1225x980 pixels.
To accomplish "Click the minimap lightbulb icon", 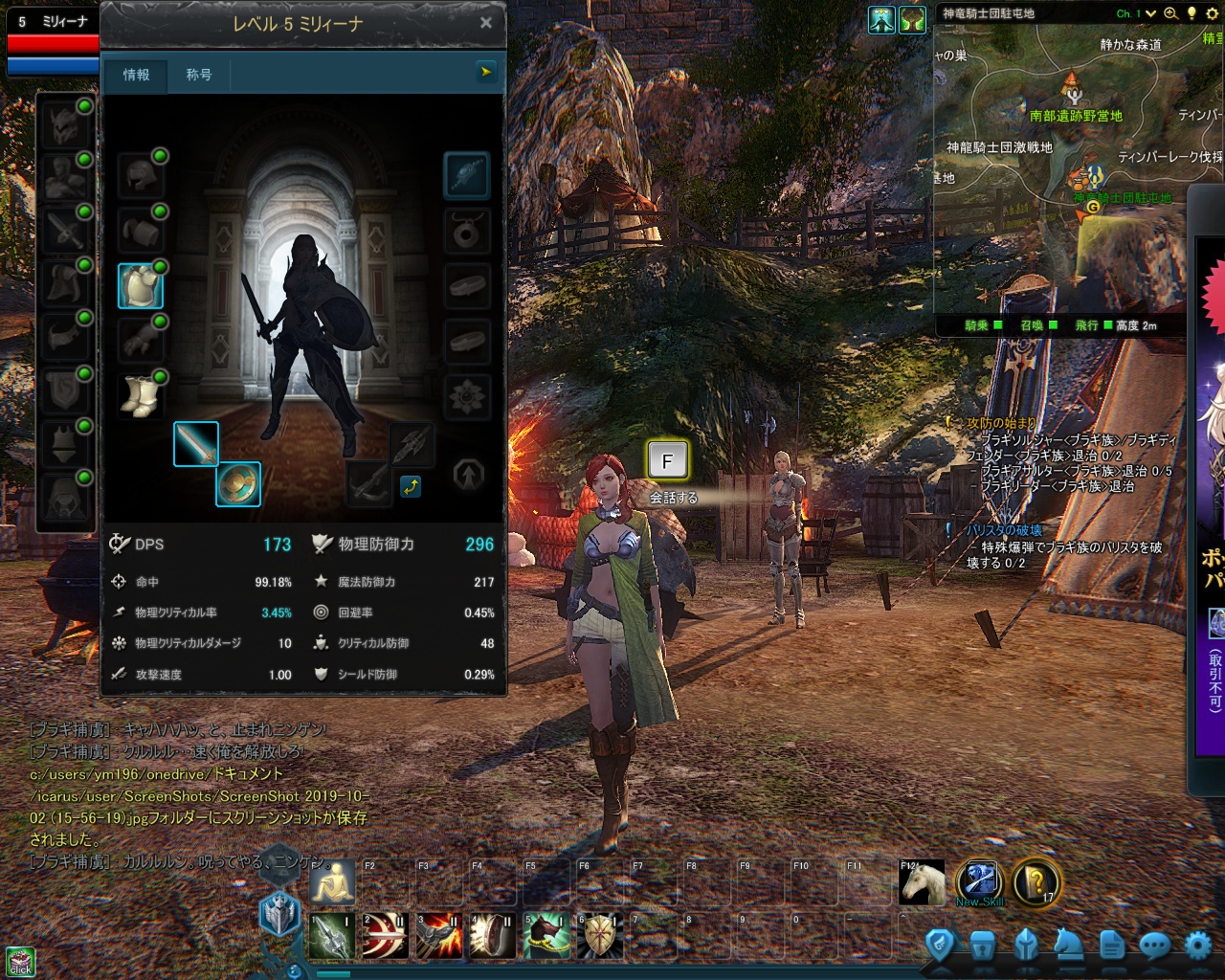I will pos(1192,13).
